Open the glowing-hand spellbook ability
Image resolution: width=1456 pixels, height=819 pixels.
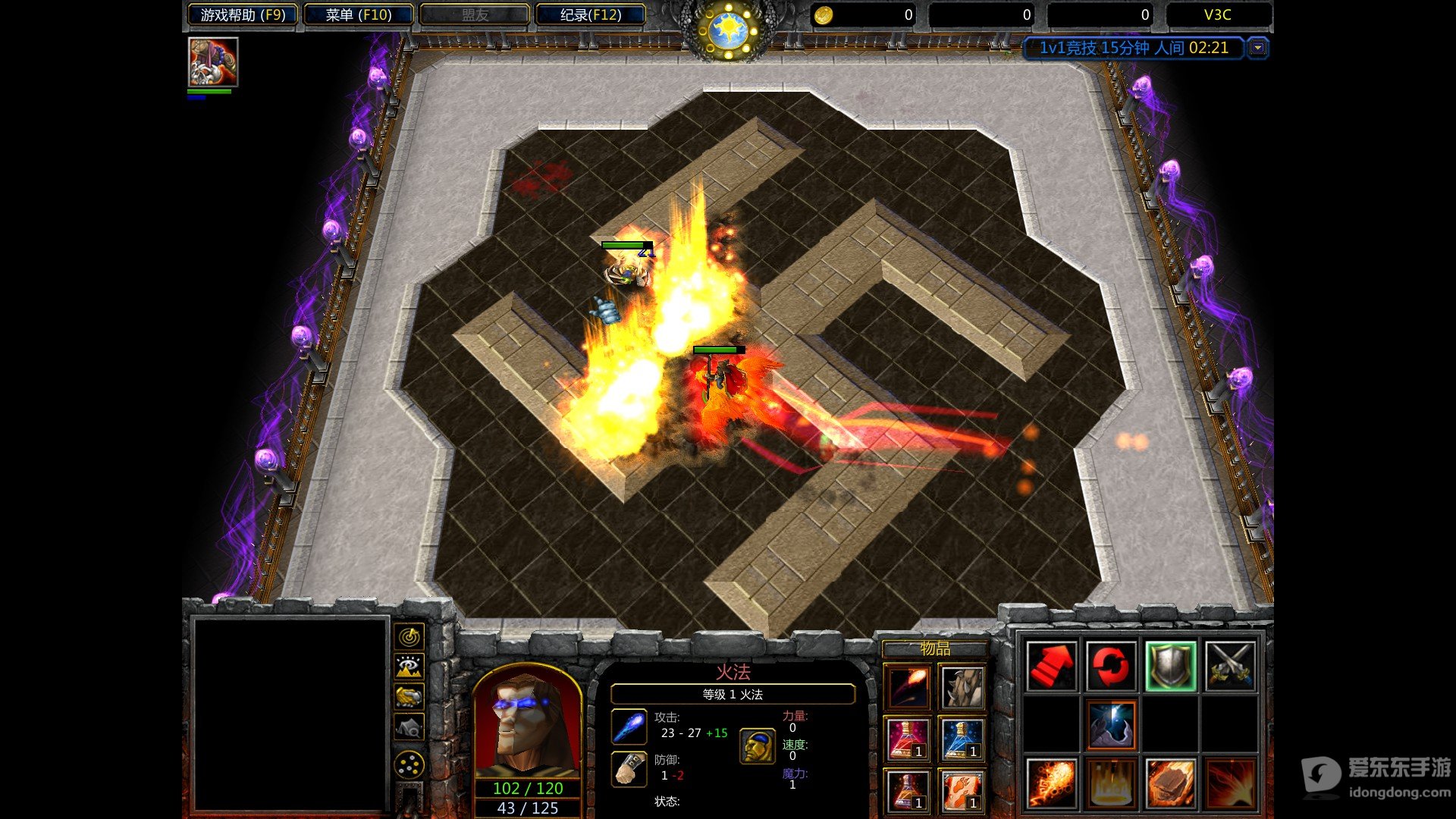[1111, 724]
